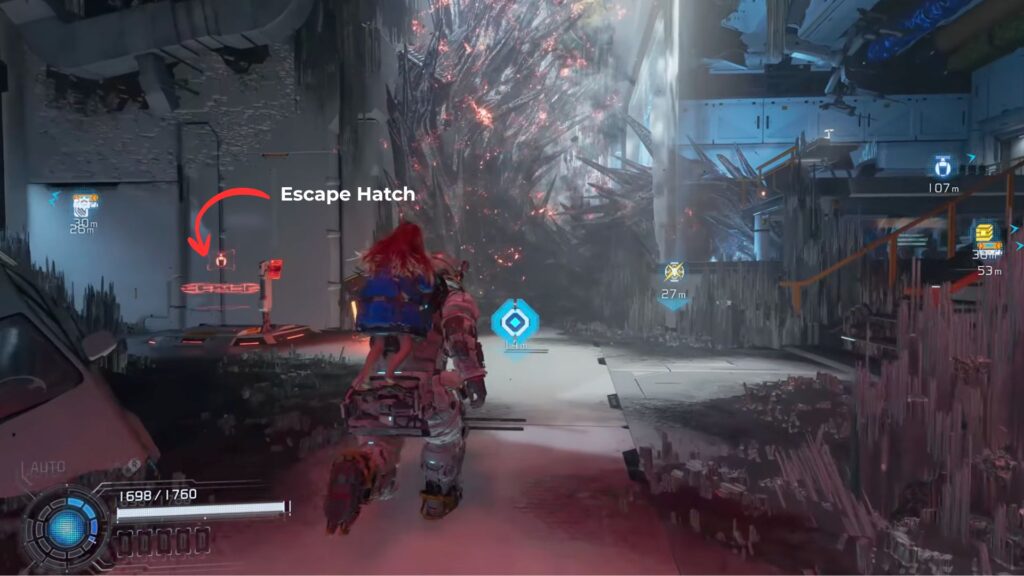Select the blue hexagonal objective waypoint marker
This screenshot has width=1024, height=576.
coord(515,323)
